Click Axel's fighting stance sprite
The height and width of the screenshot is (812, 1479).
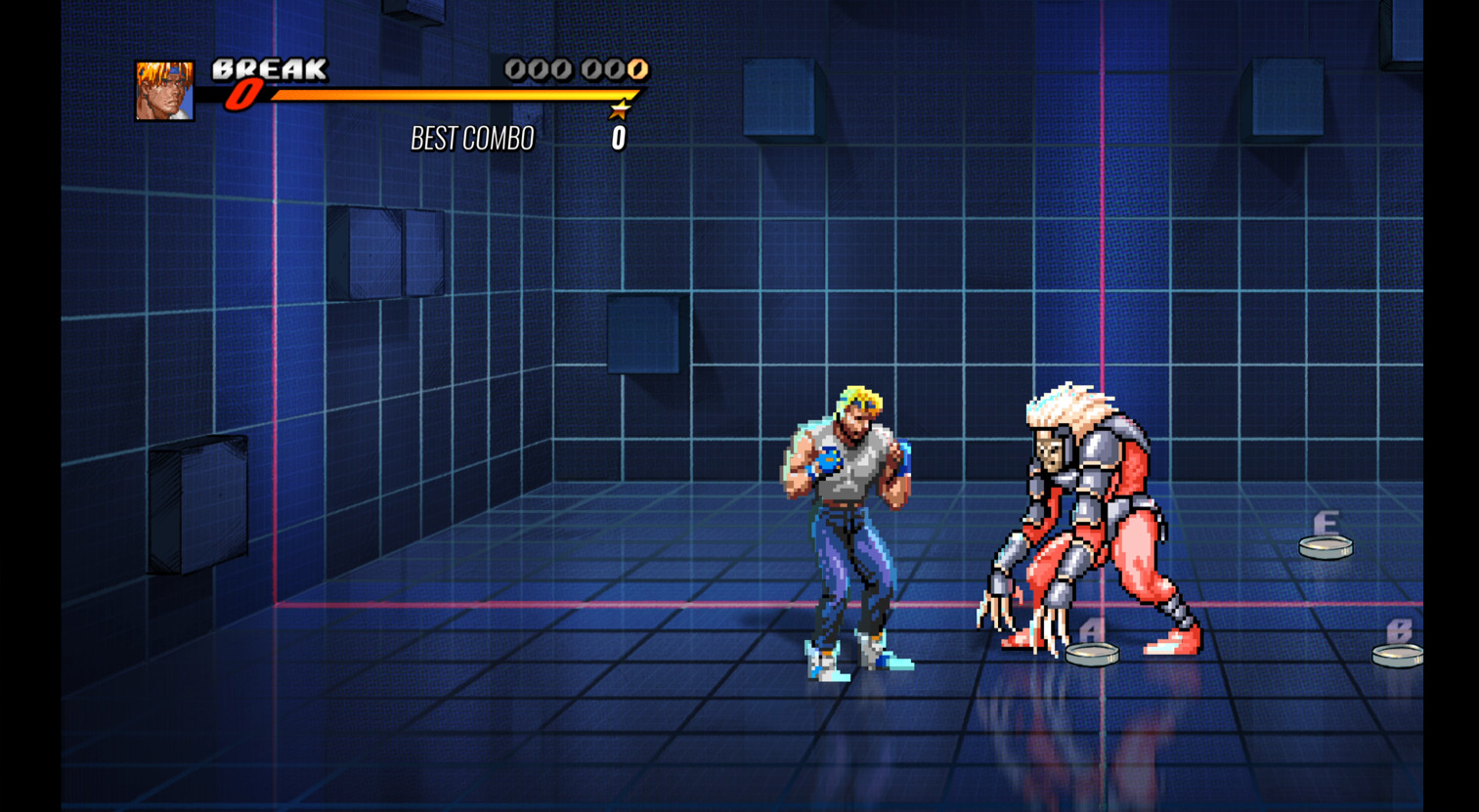point(846,528)
